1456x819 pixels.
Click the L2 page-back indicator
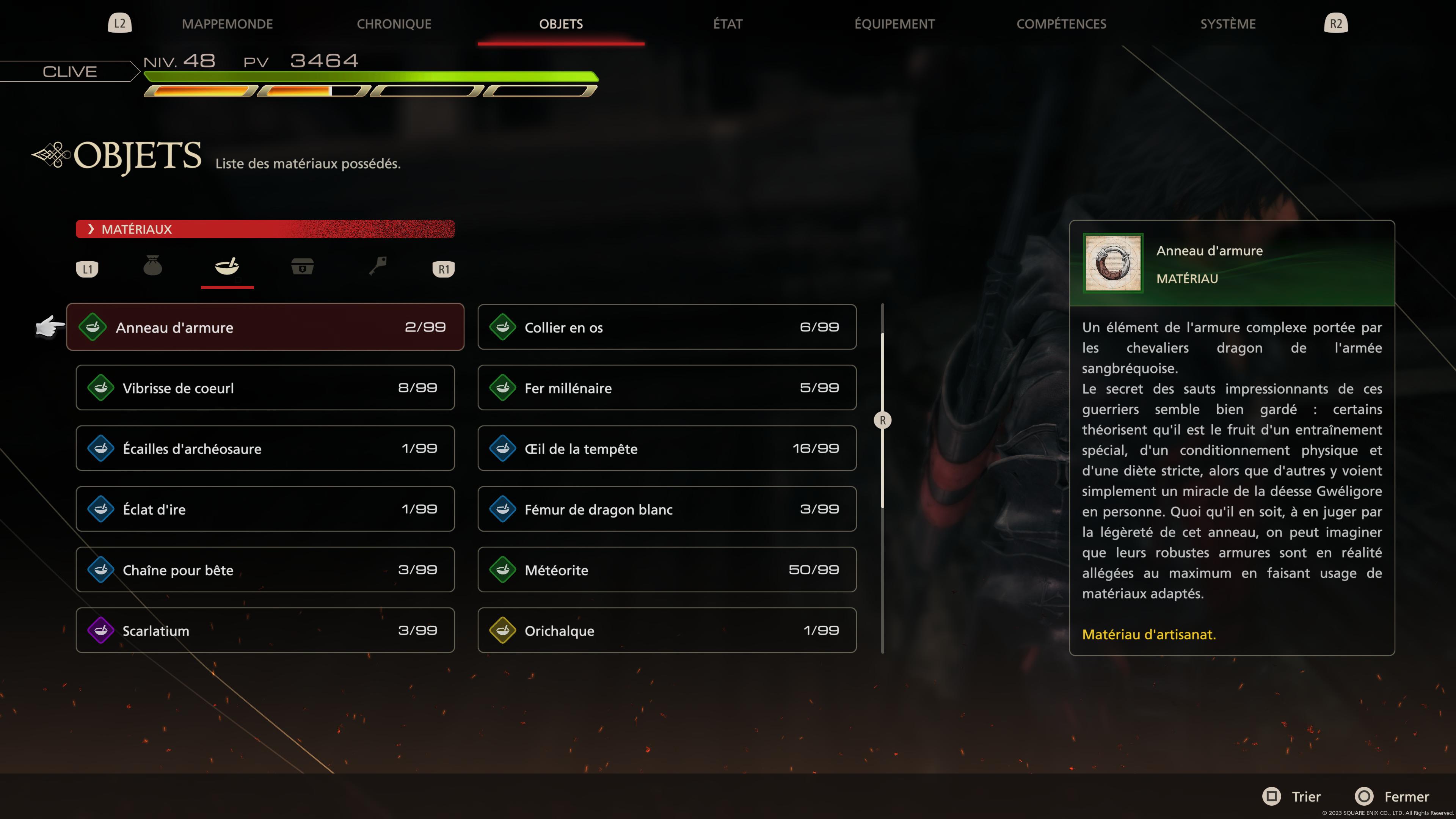(x=119, y=24)
